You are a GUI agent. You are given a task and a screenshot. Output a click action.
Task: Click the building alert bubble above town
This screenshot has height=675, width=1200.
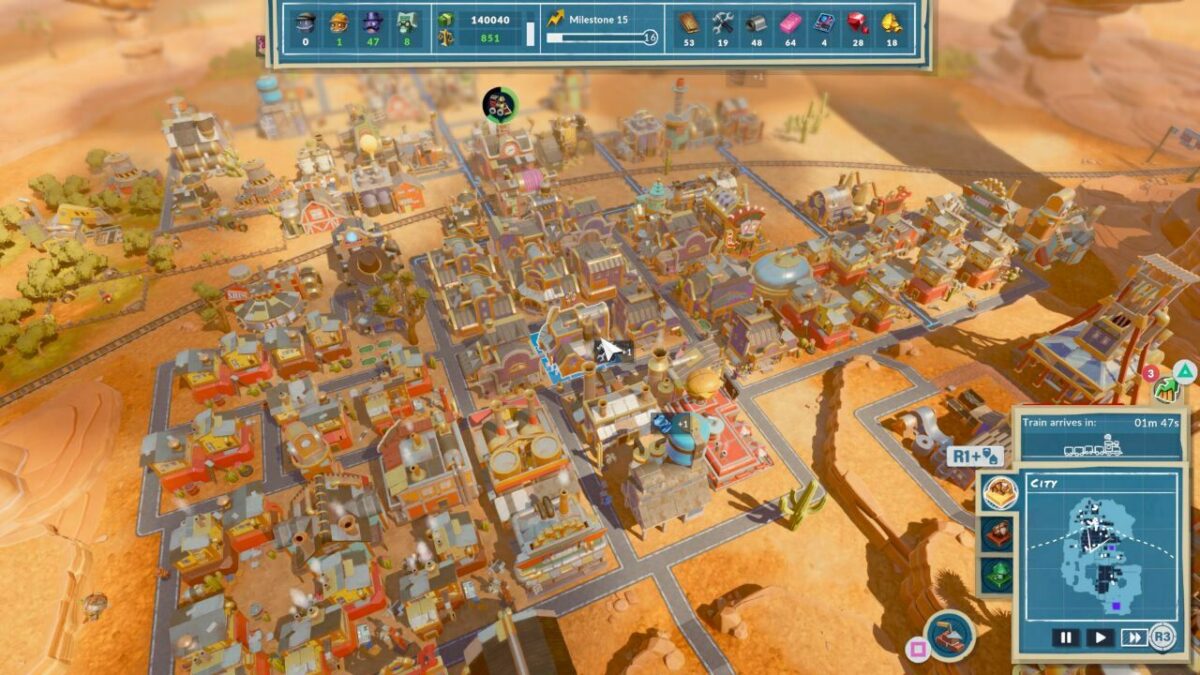[x=500, y=103]
